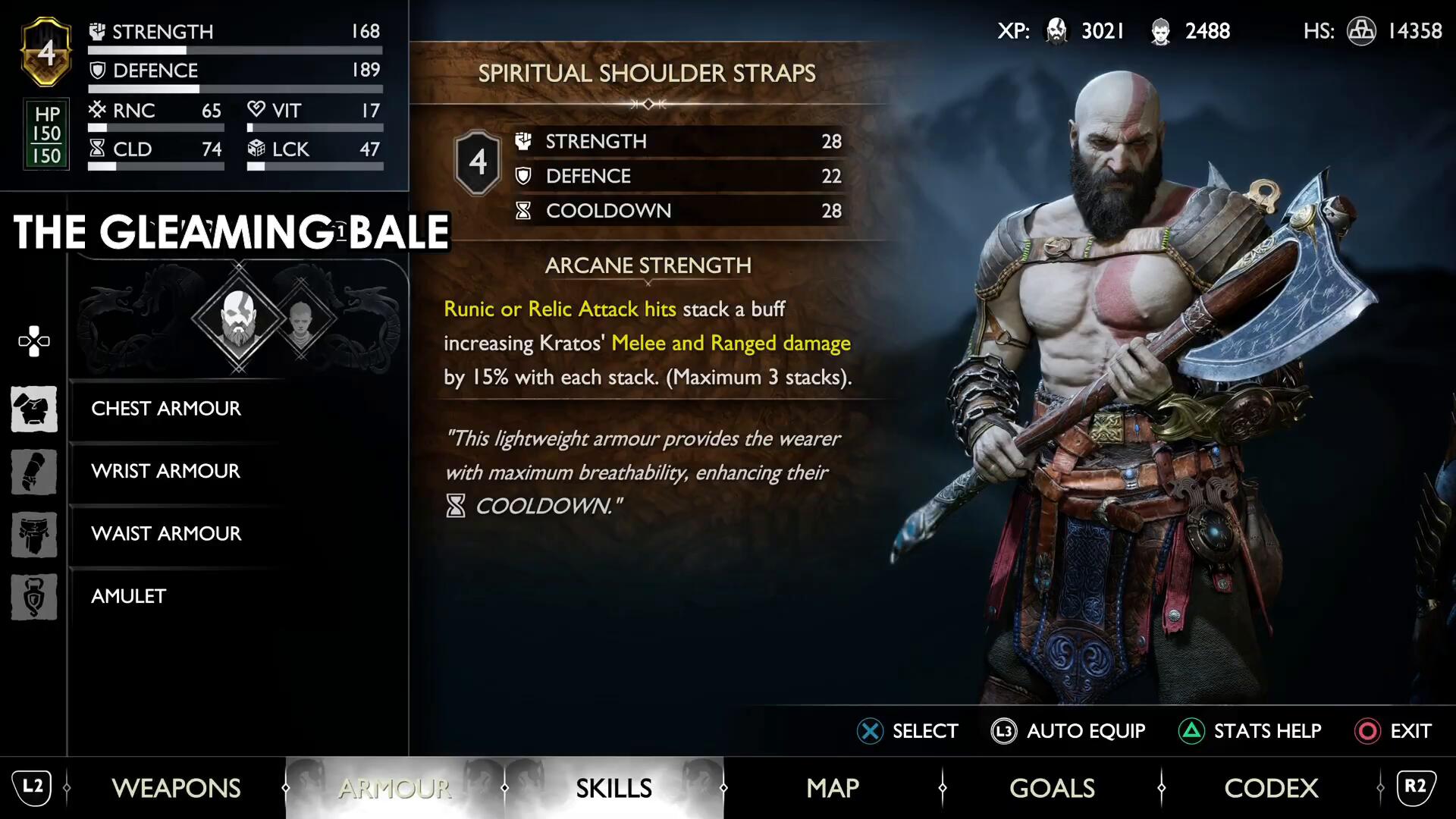
Task: Click the chest armour icon
Action: [x=34, y=409]
